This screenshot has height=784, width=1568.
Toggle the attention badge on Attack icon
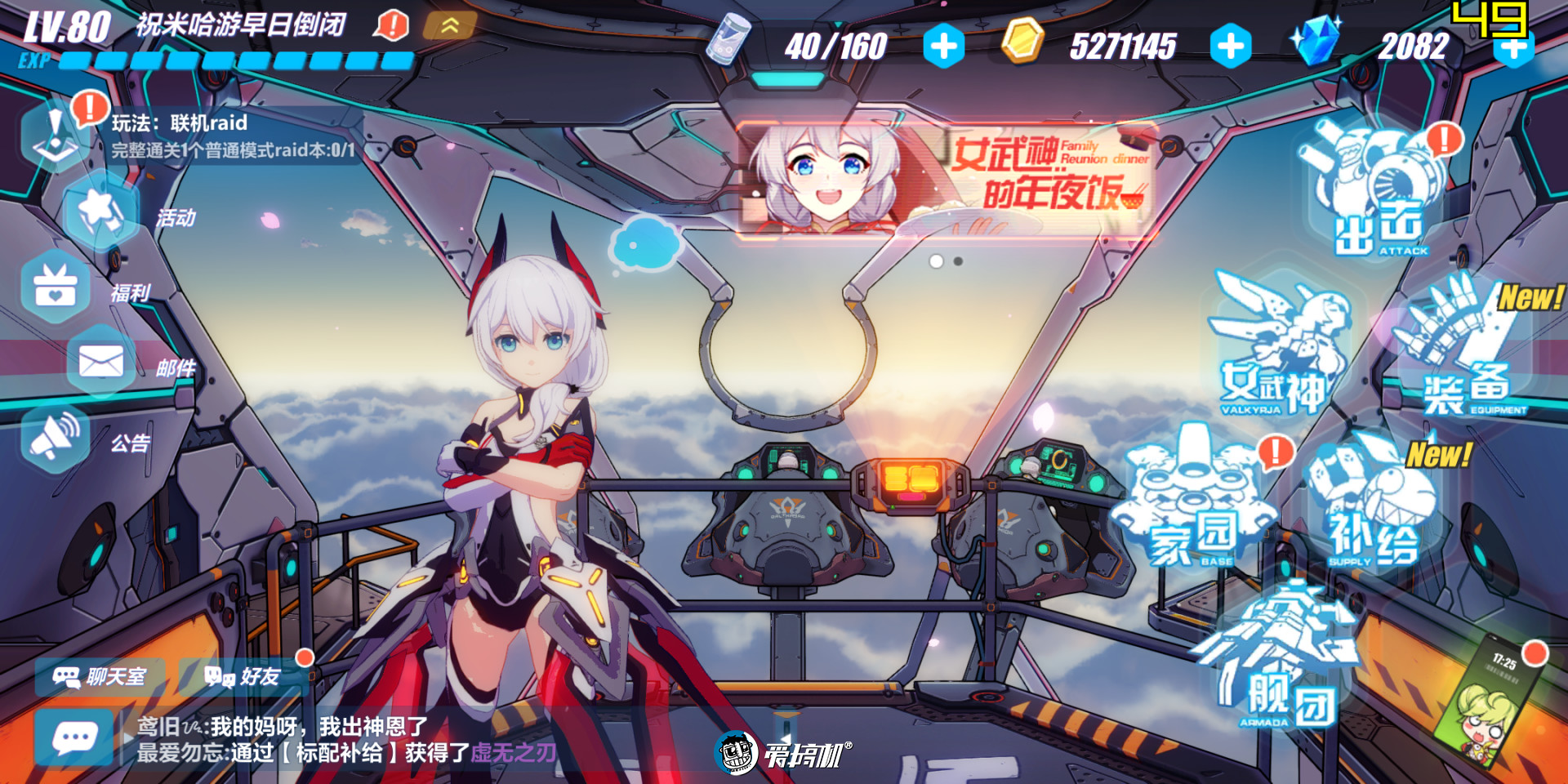tap(1445, 137)
